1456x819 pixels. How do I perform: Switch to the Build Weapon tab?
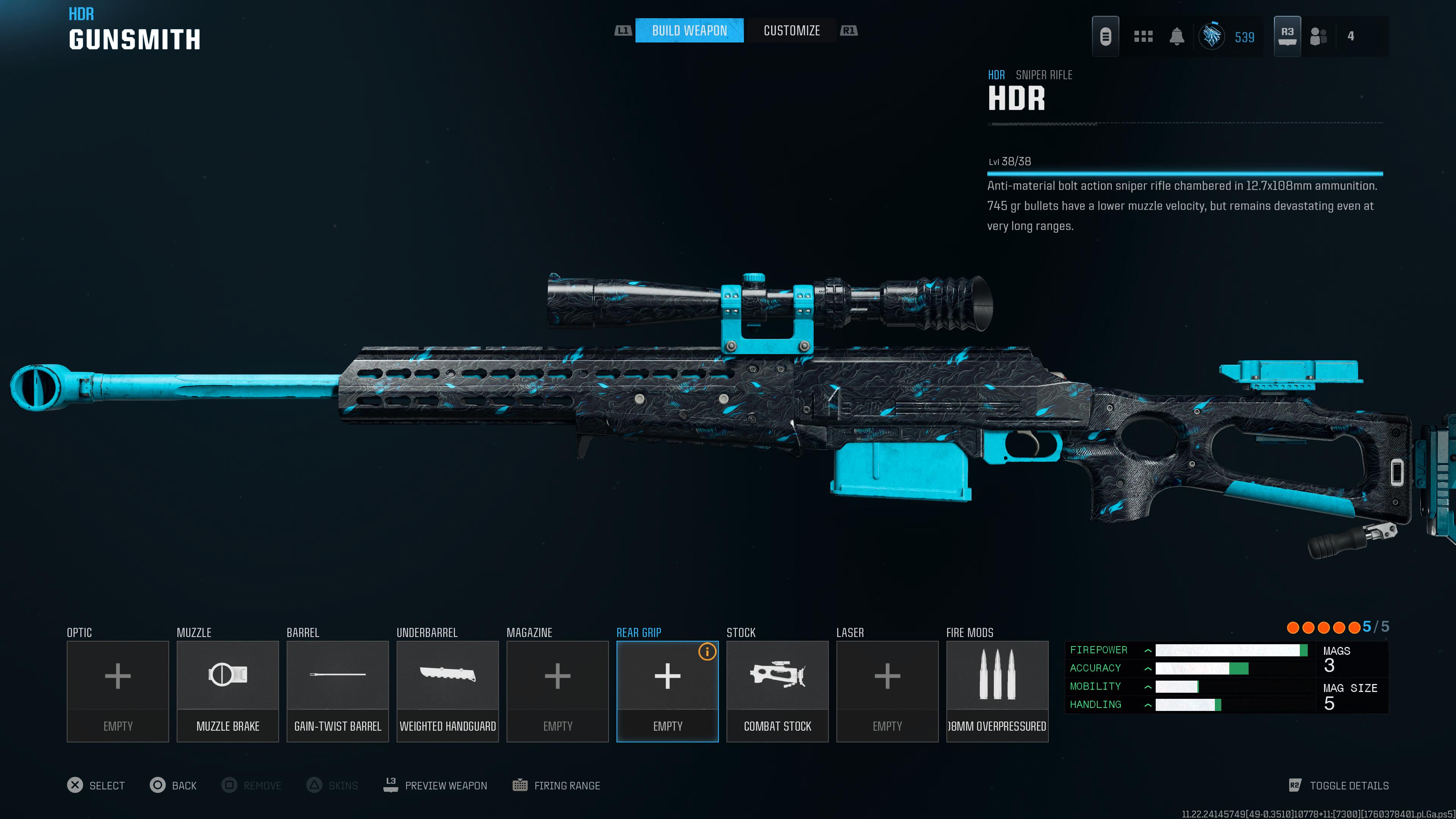689,30
